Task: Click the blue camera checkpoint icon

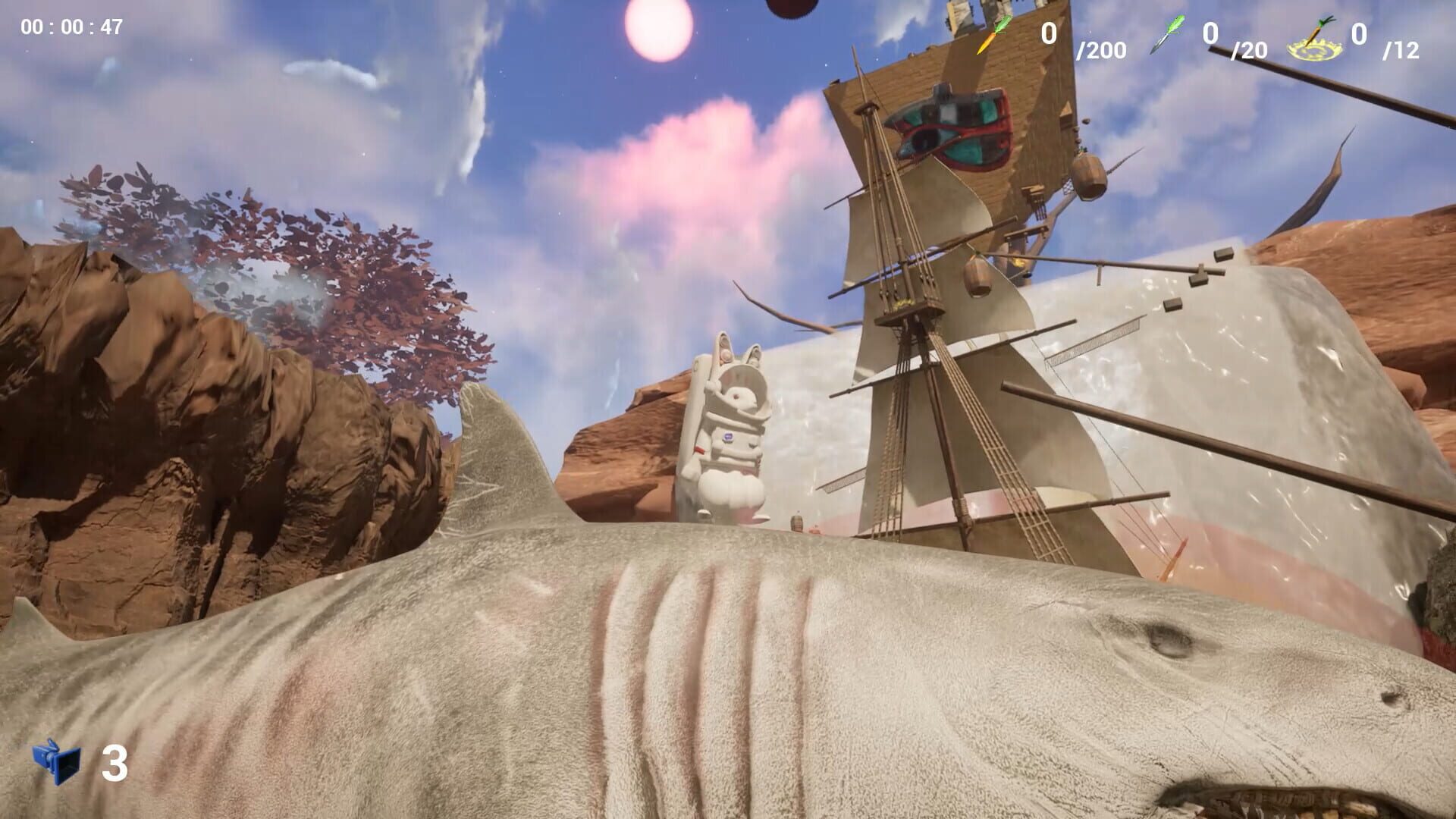Action: pos(57,761)
